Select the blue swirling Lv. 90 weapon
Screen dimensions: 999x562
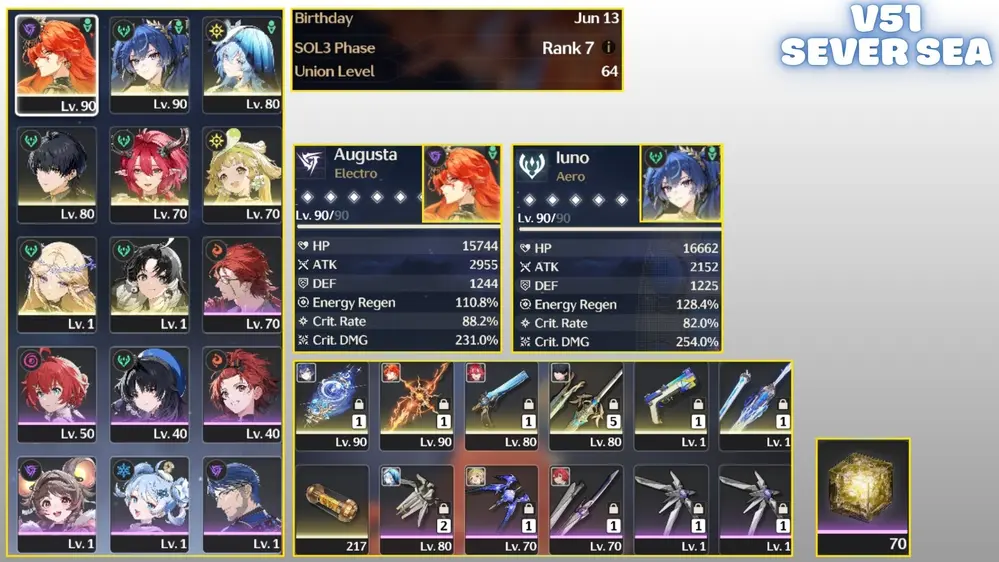pyautogui.click(x=333, y=402)
